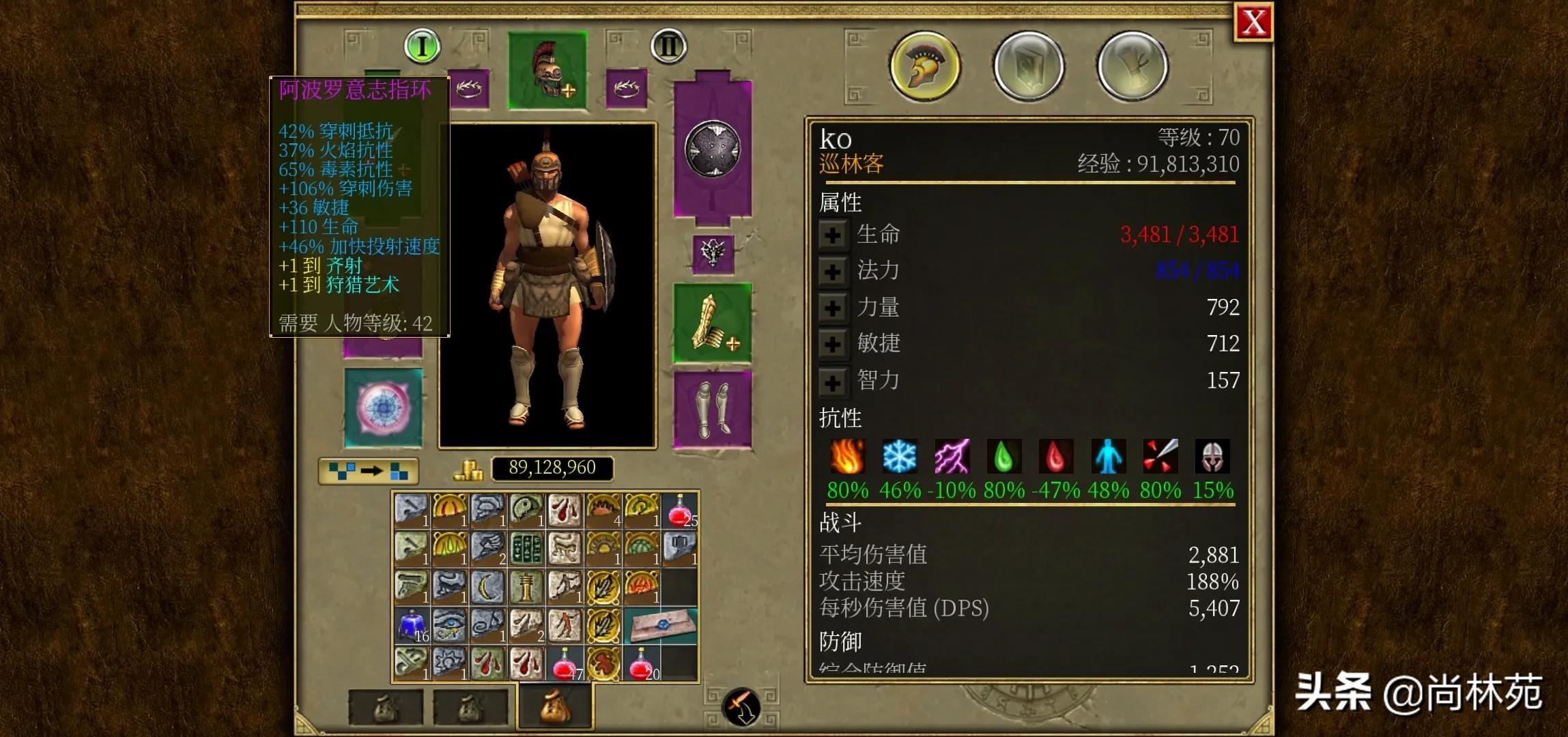Select the equipped round shield slot
This screenshot has width=1568, height=737.
pyautogui.click(x=713, y=149)
